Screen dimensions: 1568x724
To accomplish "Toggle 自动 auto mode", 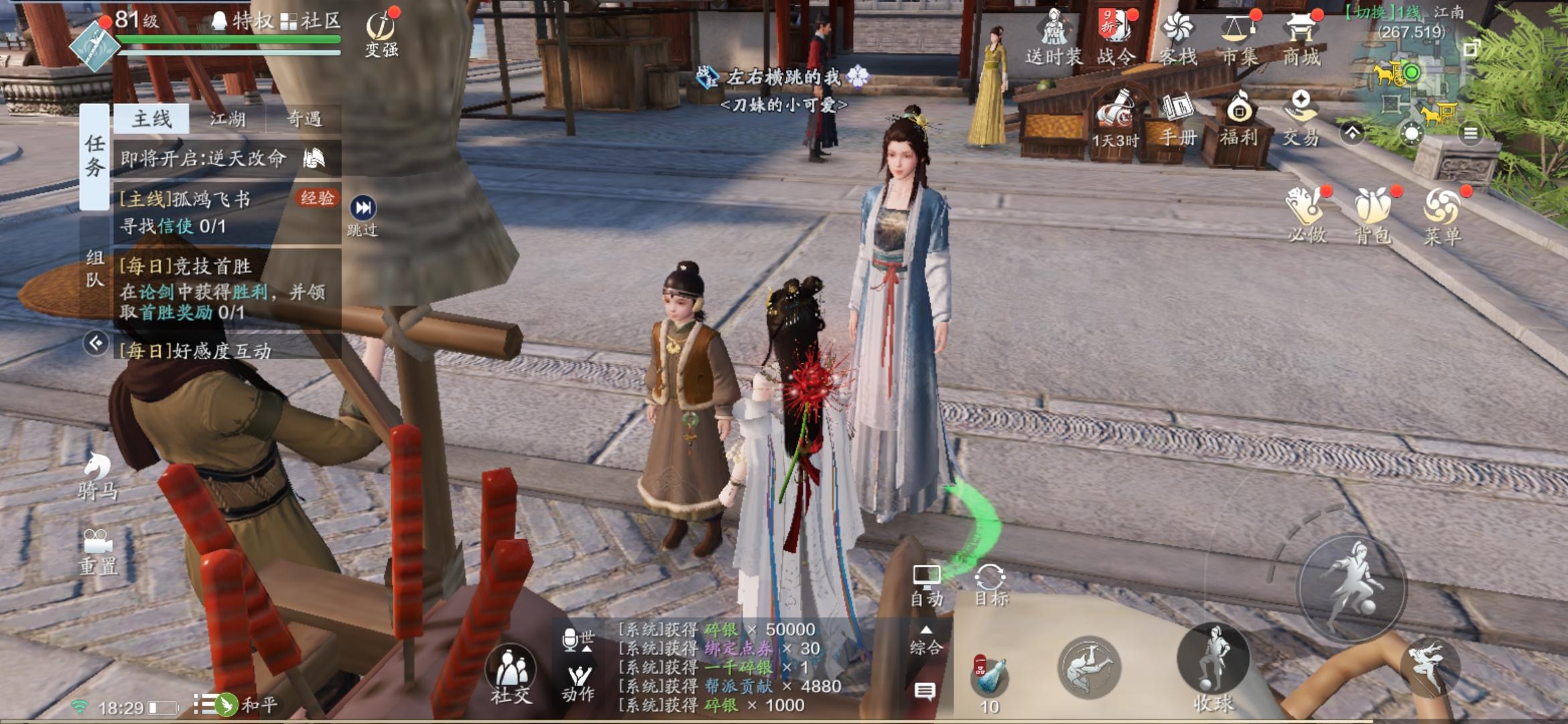I will (x=927, y=585).
